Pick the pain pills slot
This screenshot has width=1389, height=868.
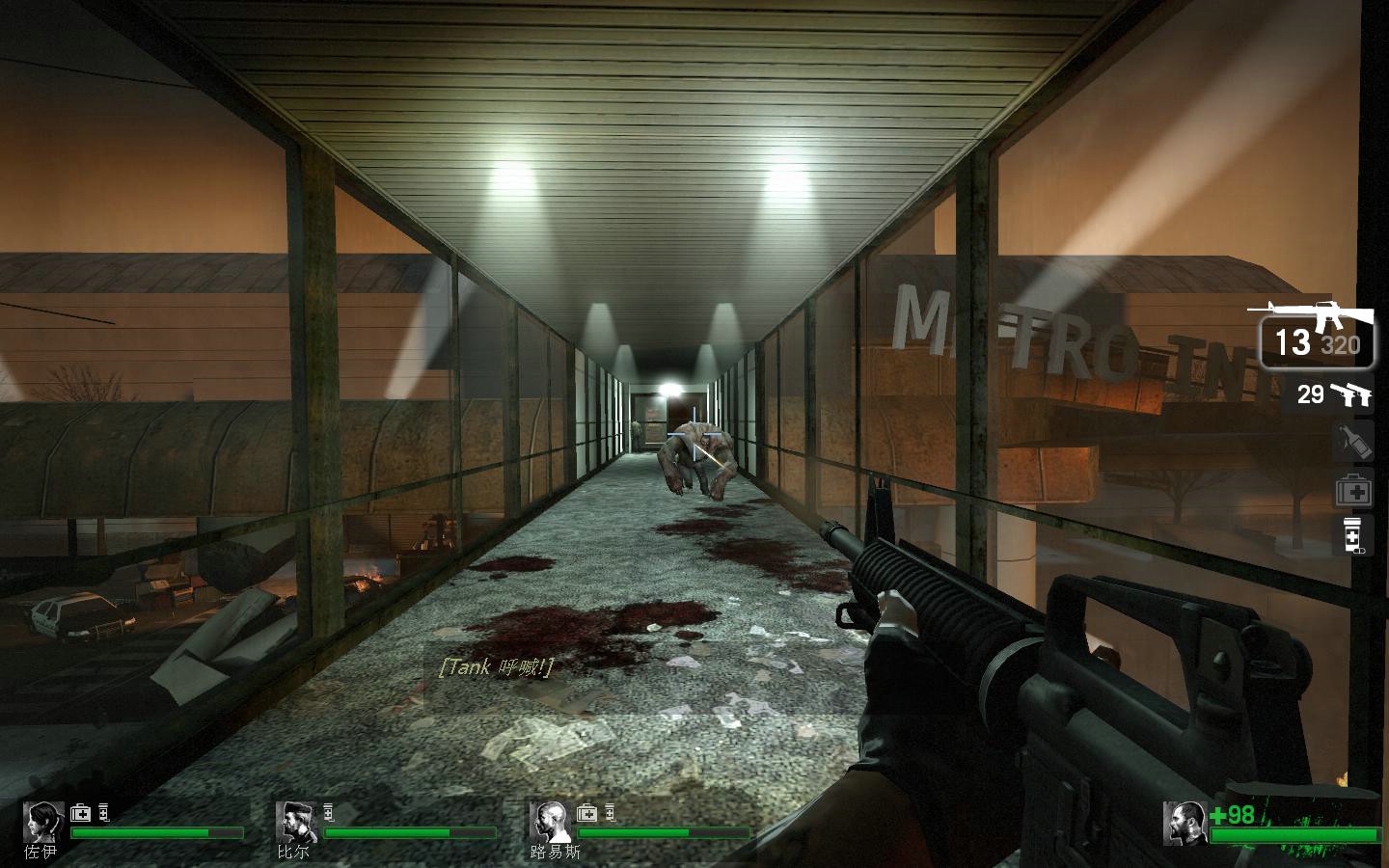1352,536
